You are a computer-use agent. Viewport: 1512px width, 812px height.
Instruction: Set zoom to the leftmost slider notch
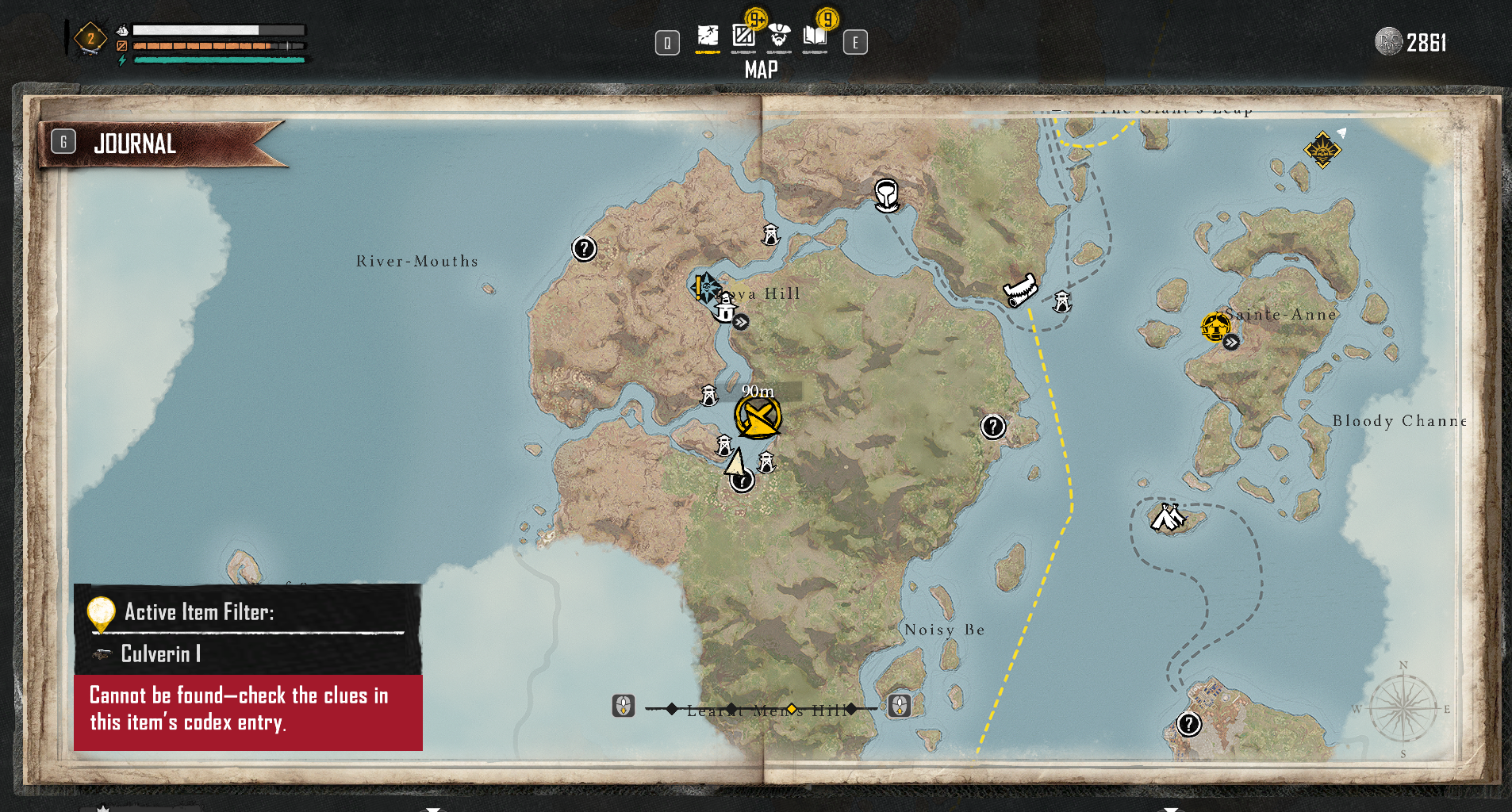pos(672,708)
